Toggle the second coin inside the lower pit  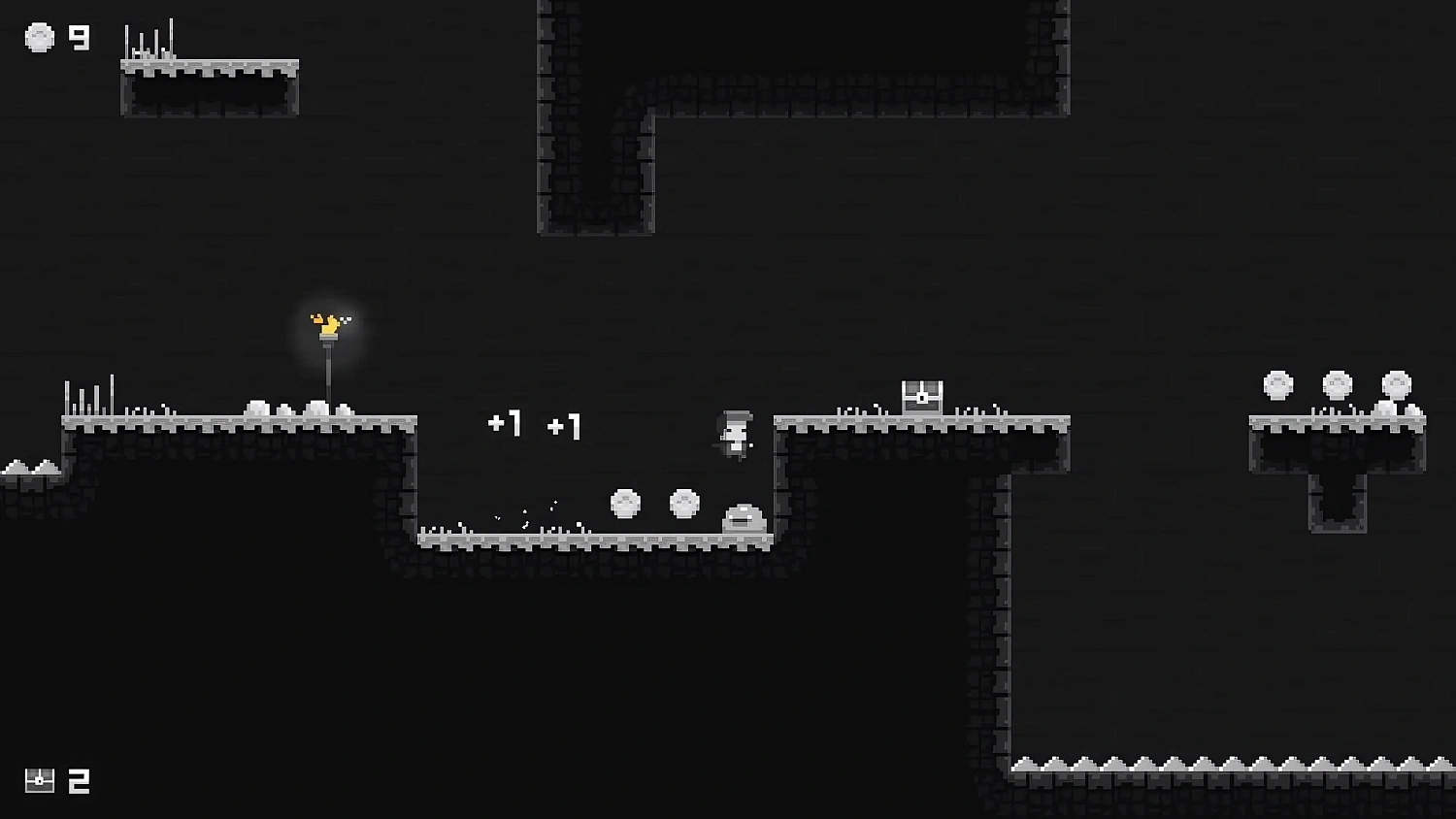(684, 503)
